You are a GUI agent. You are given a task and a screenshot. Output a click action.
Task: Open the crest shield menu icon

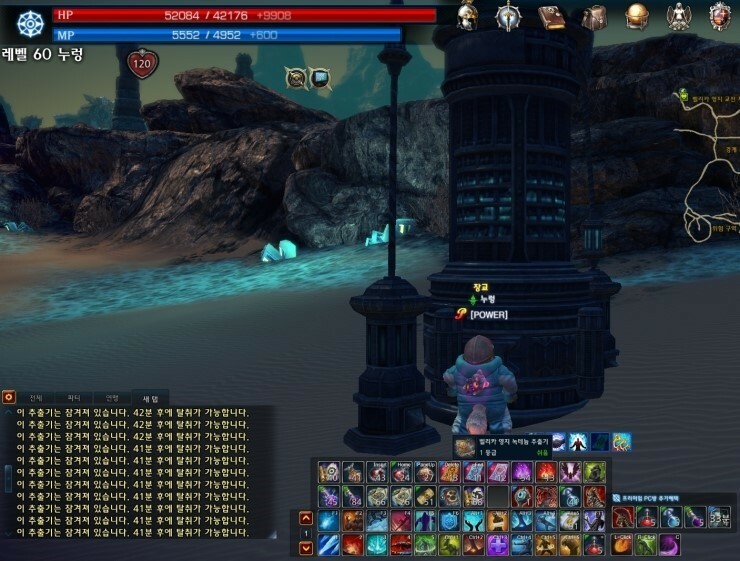(720, 16)
